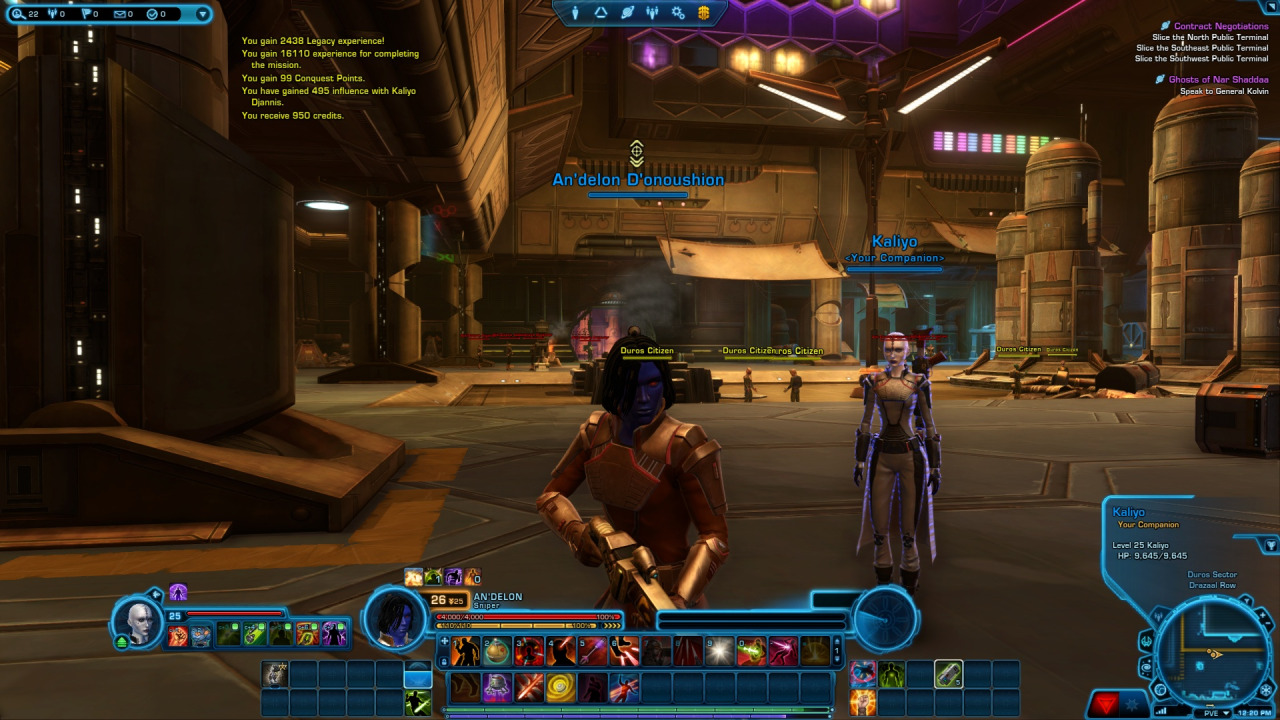Activate the green lightsaber figure ability

419,703
